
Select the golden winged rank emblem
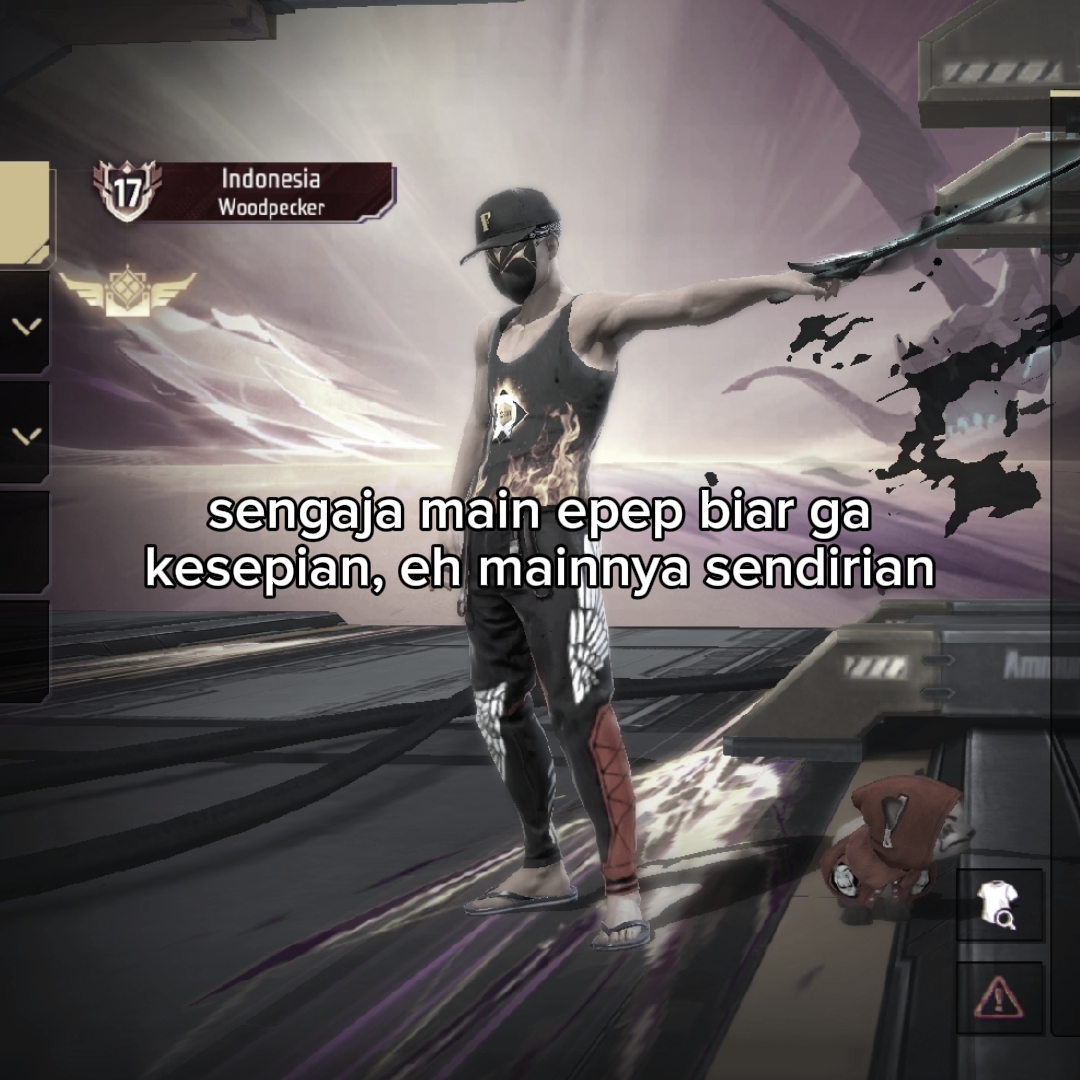[x=126, y=290]
